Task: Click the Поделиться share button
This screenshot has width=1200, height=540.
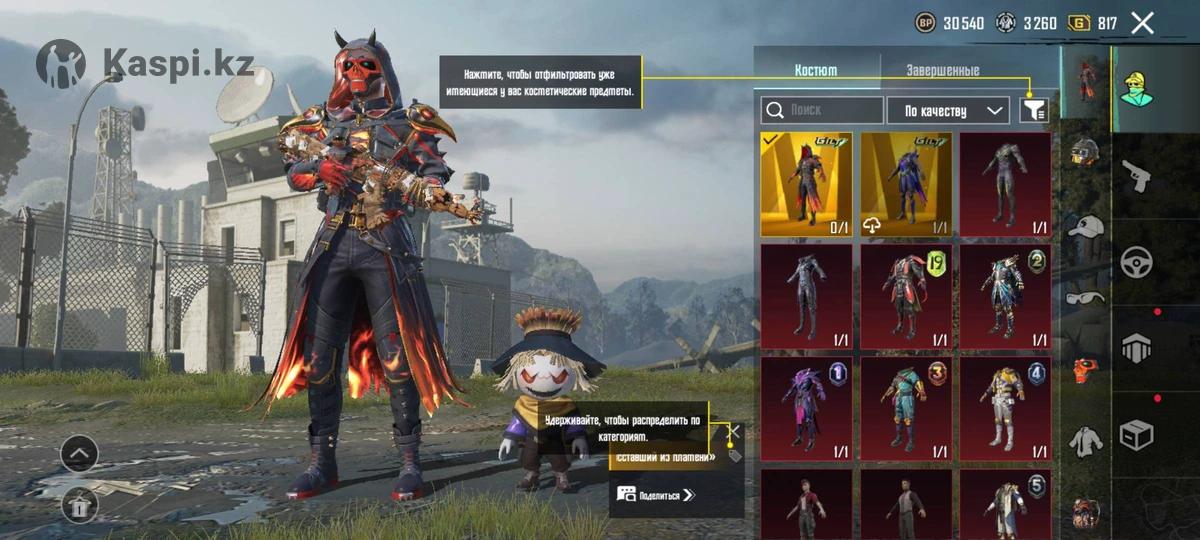Action: [x=656, y=494]
